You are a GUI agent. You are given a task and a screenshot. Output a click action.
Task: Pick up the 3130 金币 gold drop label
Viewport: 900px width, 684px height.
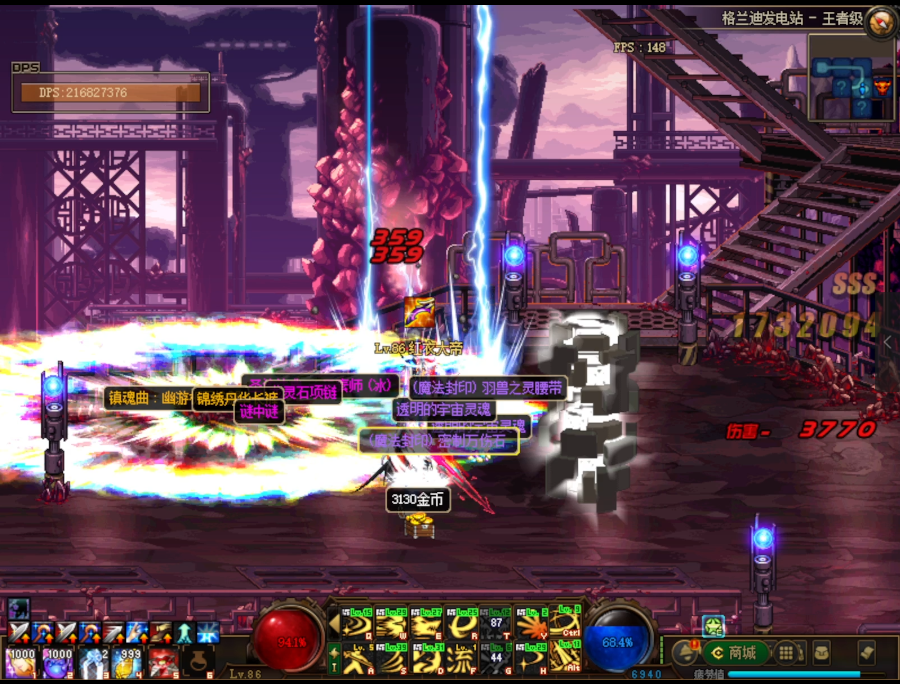[418, 500]
